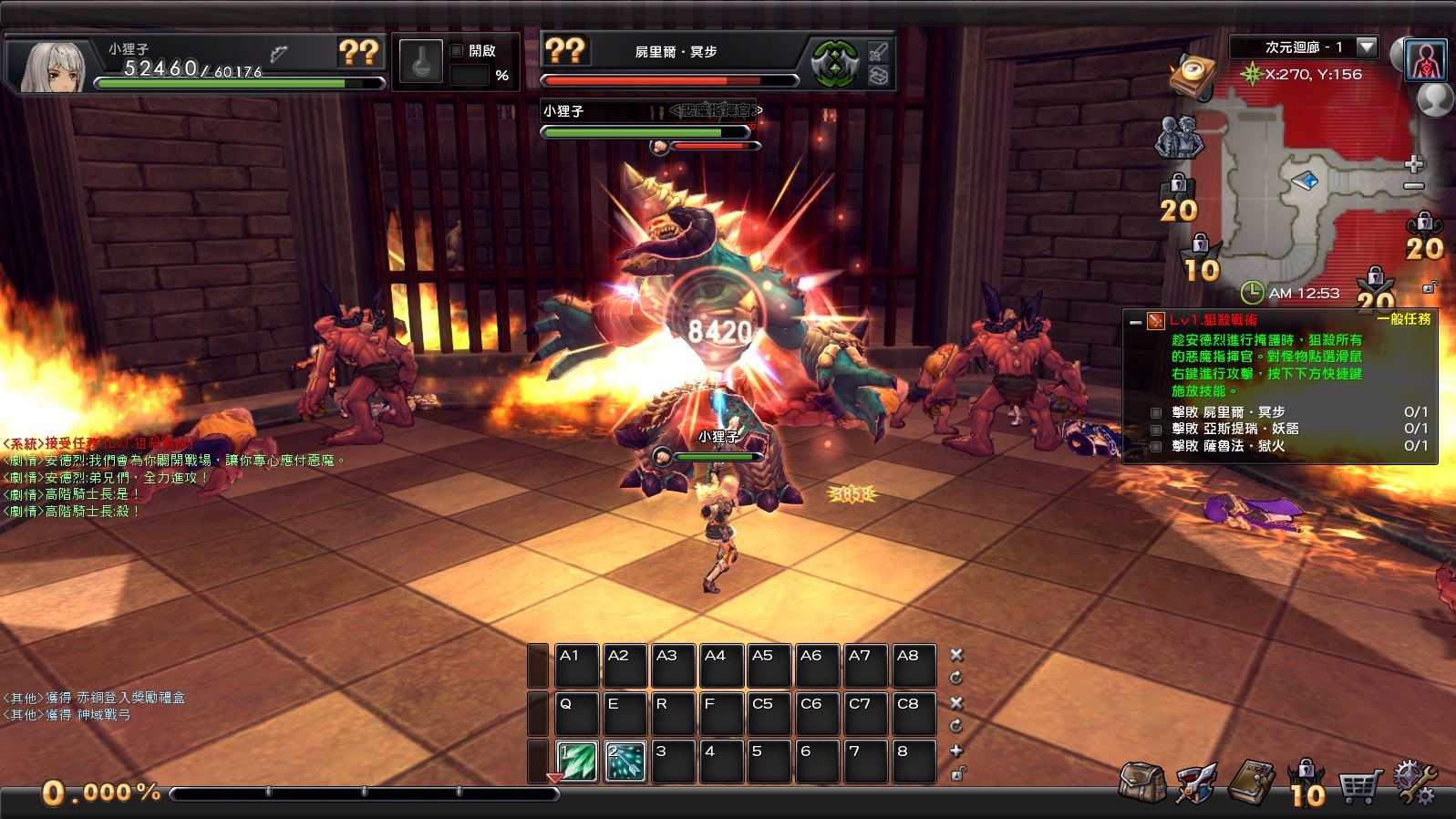The height and width of the screenshot is (819, 1456).
Task: Collapse the Lv1 狙殺戰術 quest tracker
Action: [x=1135, y=321]
